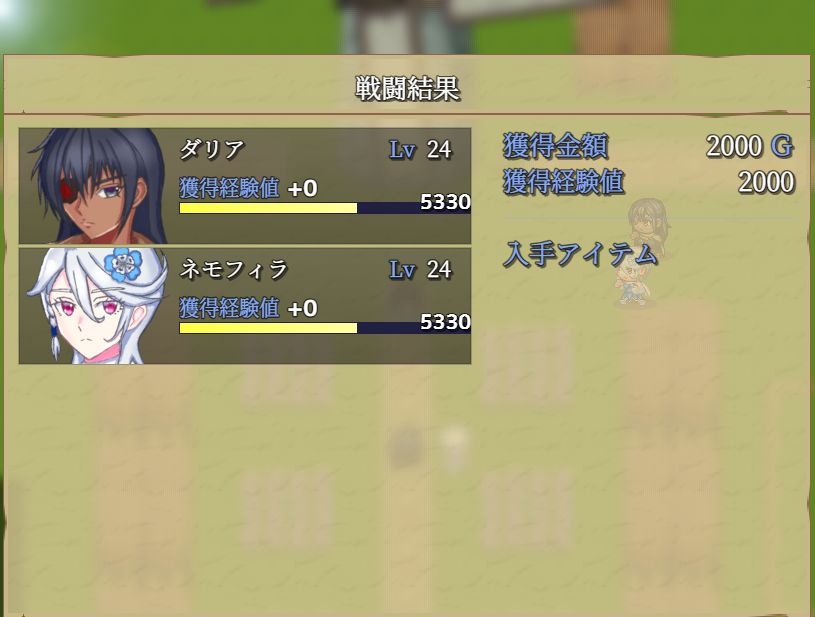This screenshot has width=815, height=617.
Task: Select ネモフィラ's battle result row
Action: [x=245, y=306]
